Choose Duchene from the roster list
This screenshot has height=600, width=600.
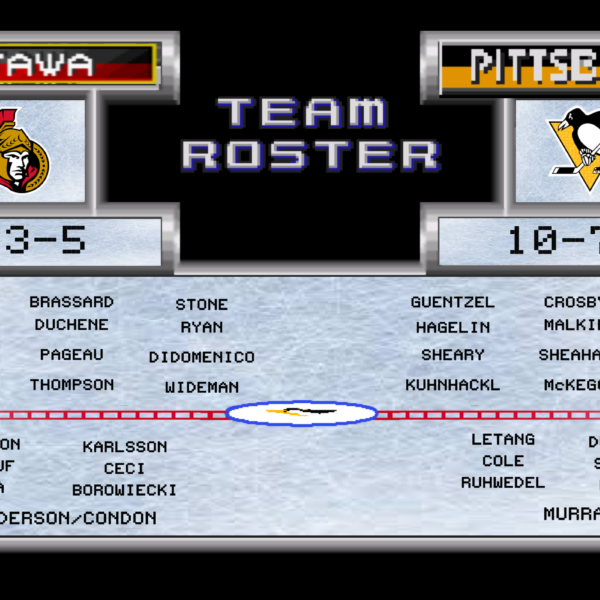pyautogui.click(x=71, y=325)
